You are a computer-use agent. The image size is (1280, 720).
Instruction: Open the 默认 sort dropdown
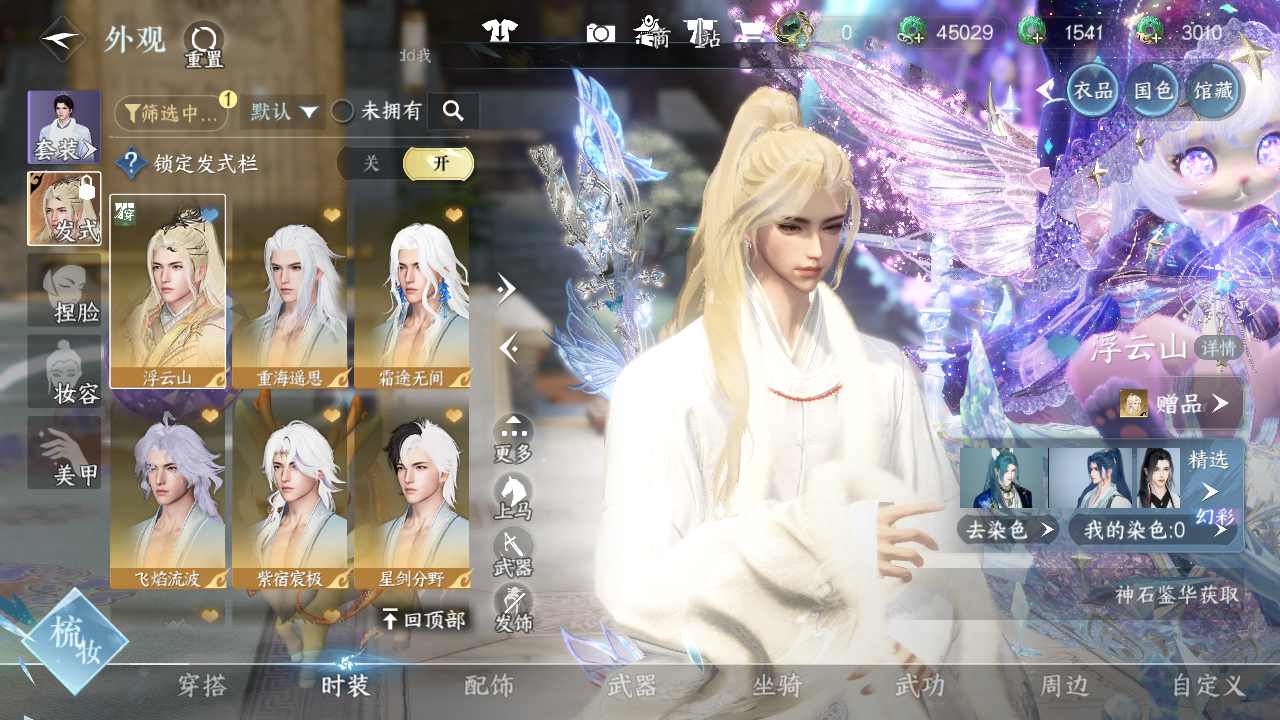point(283,112)
